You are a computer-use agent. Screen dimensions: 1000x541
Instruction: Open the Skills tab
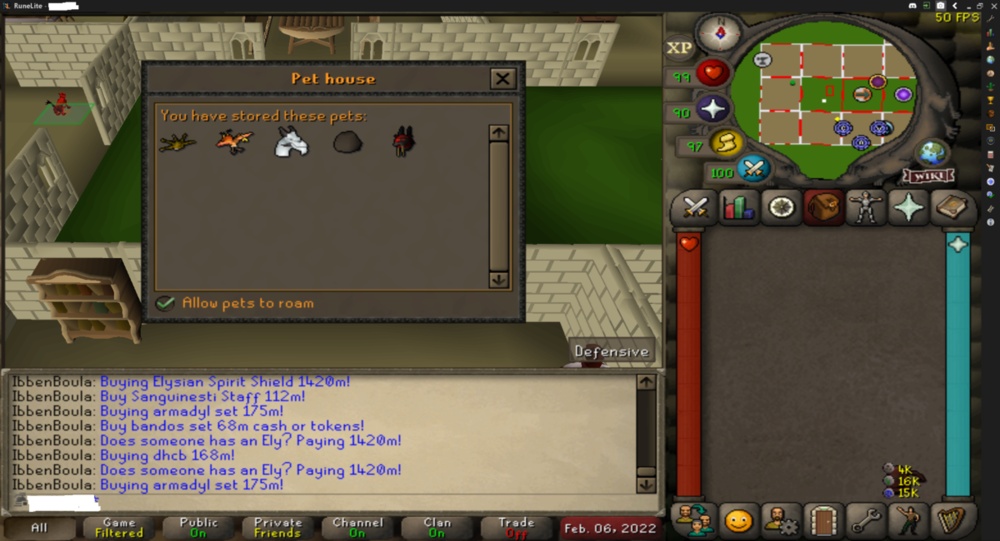coord(738,208)
